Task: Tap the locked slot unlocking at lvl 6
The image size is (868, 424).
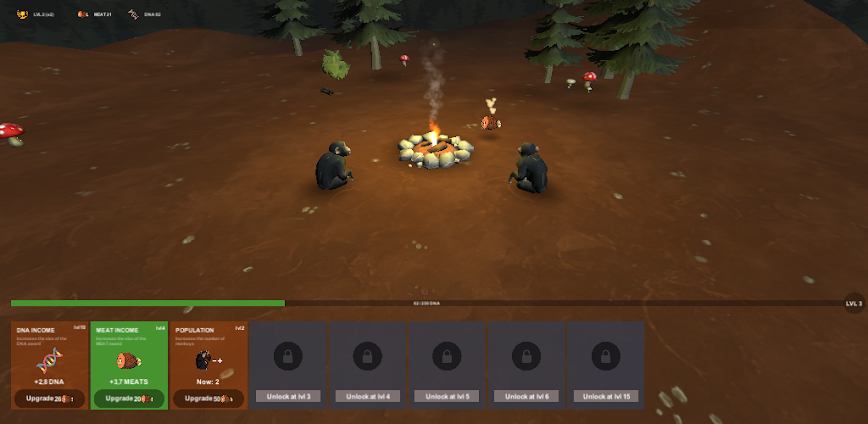Action: coord(526,365)
